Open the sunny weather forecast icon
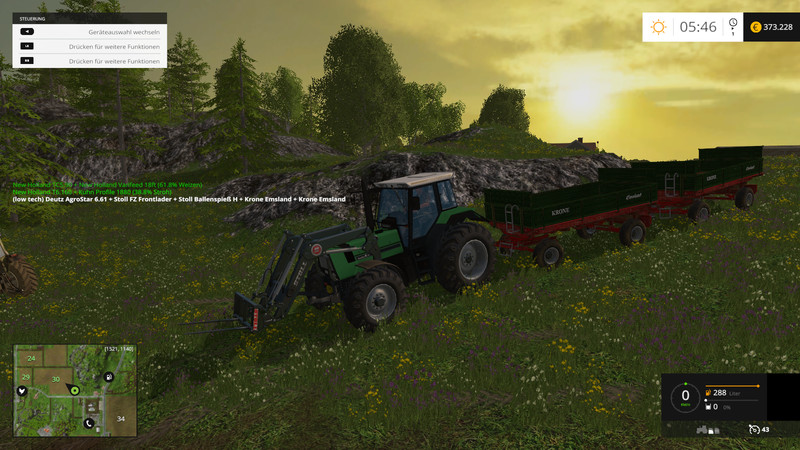 (658, 27)
